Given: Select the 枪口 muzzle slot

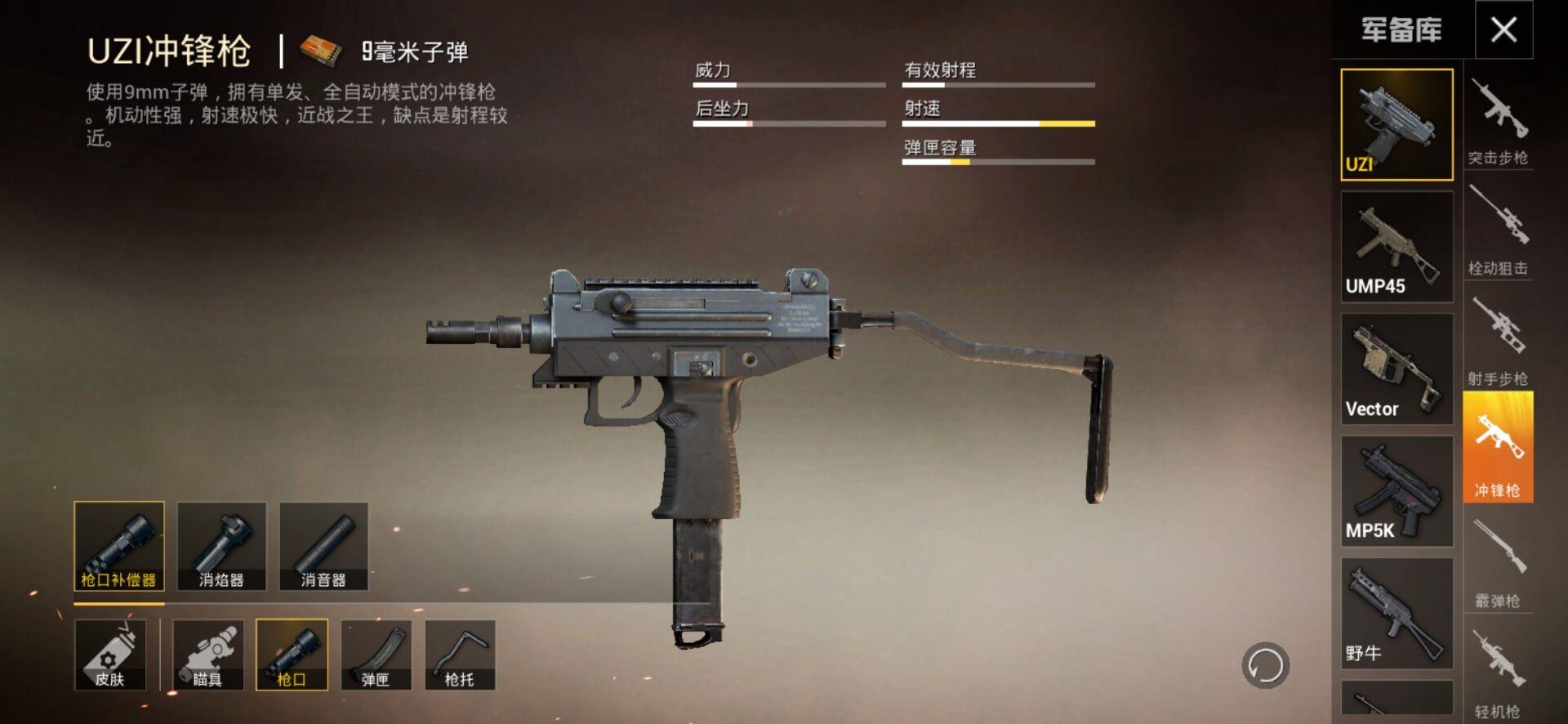Looking at the screenshot, I should (292, 655).
